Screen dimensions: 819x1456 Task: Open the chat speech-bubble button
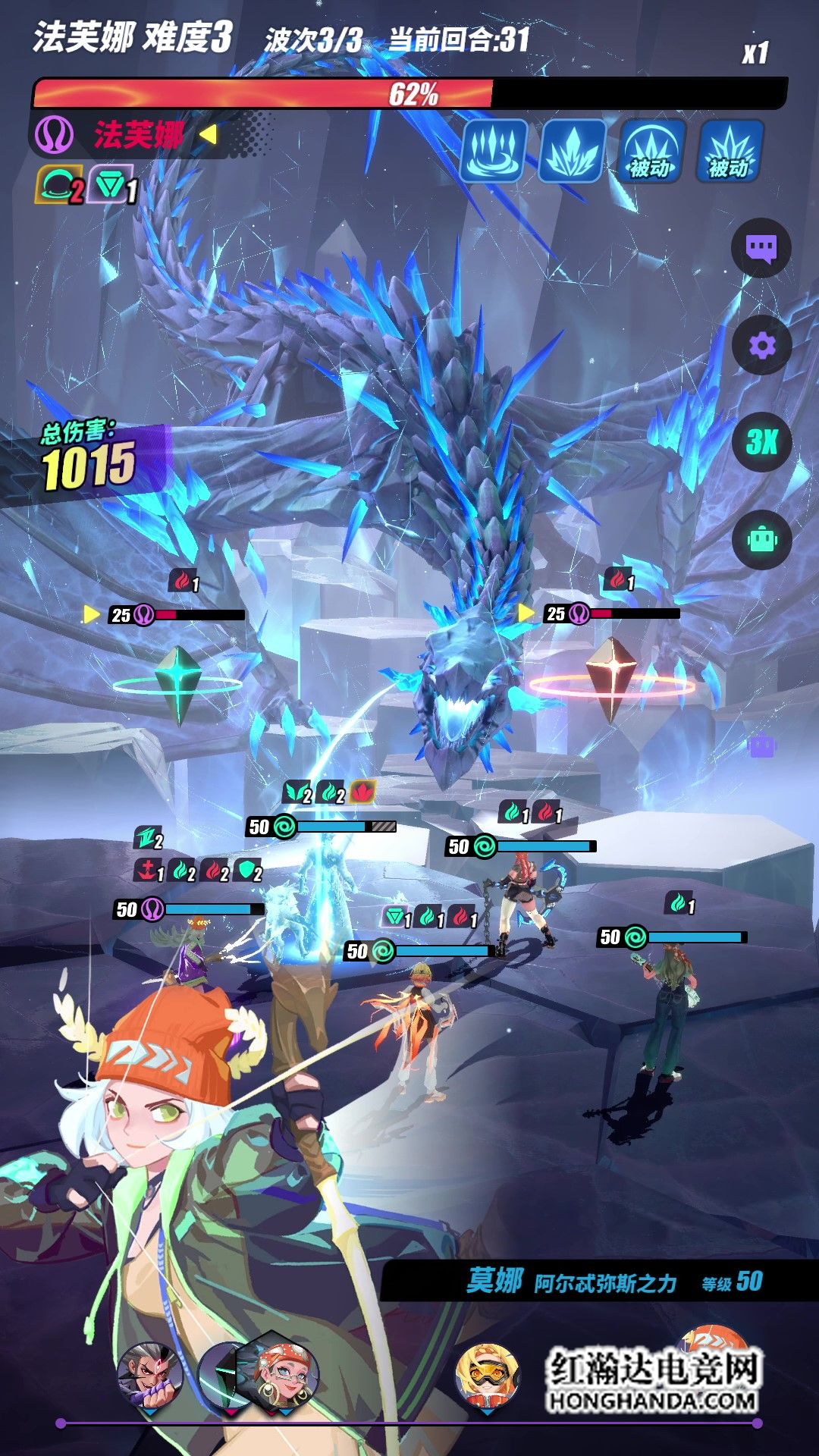[761, 248]
